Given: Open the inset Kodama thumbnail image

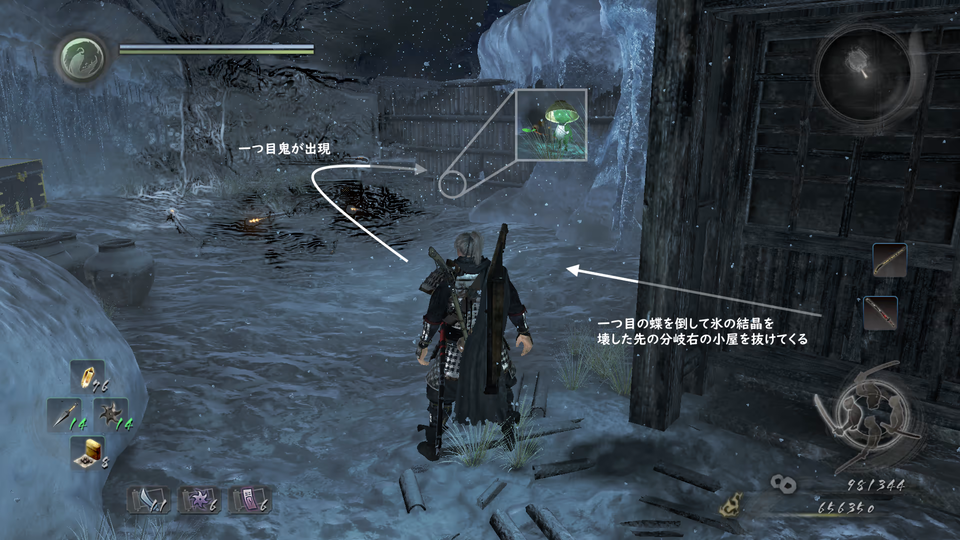Looking at the screenshot, I should (552, 126).
